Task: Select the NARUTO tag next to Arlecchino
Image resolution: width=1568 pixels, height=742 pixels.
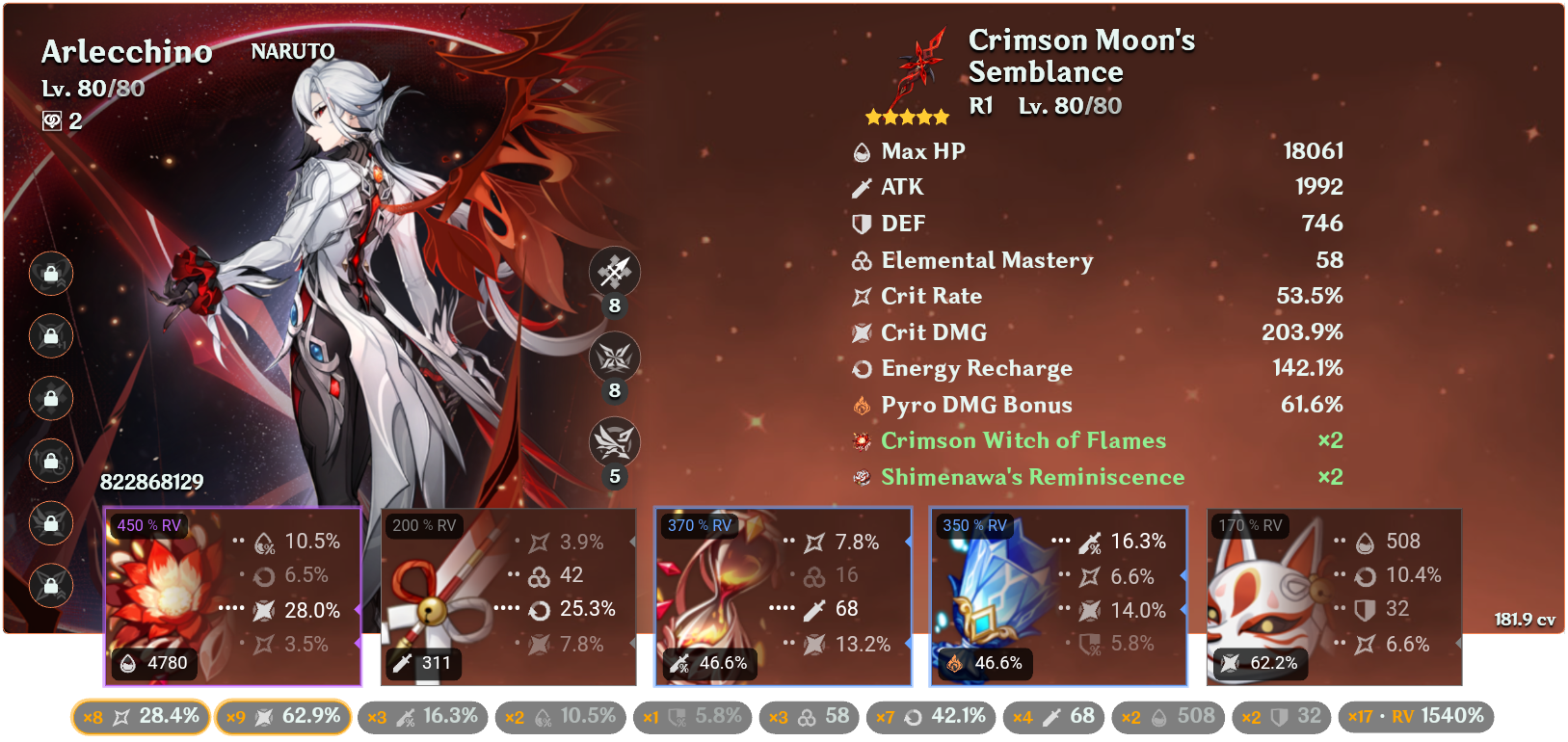Action: pos(291,51)
